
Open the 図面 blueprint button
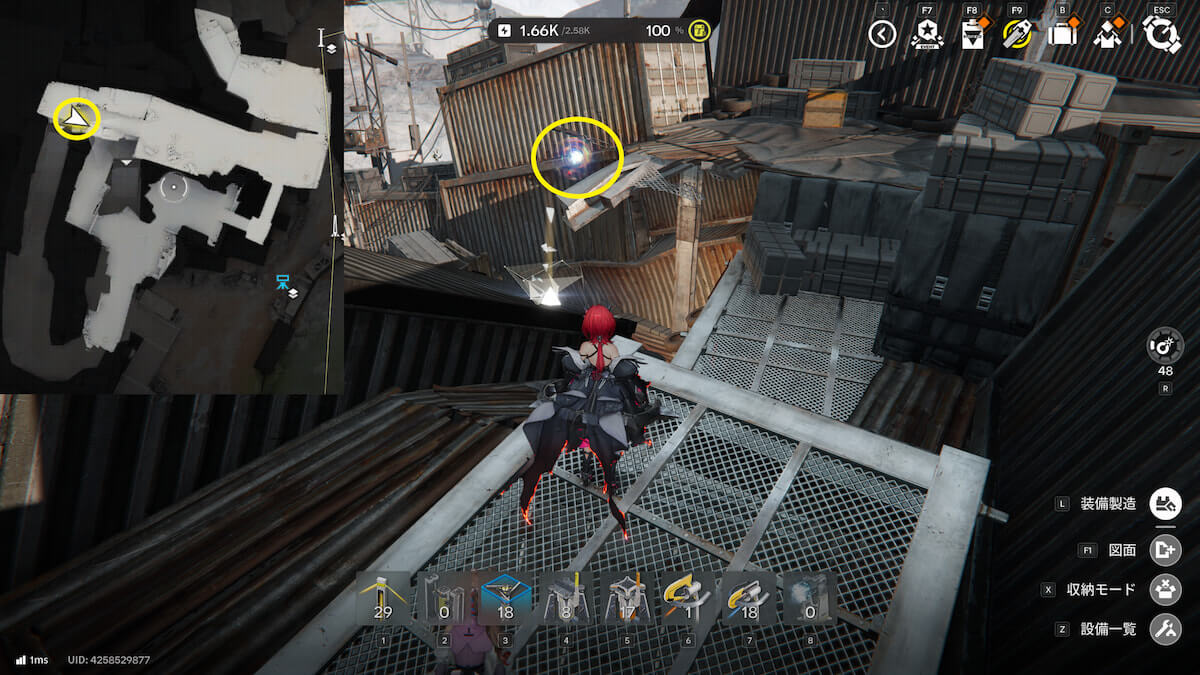1165,549
